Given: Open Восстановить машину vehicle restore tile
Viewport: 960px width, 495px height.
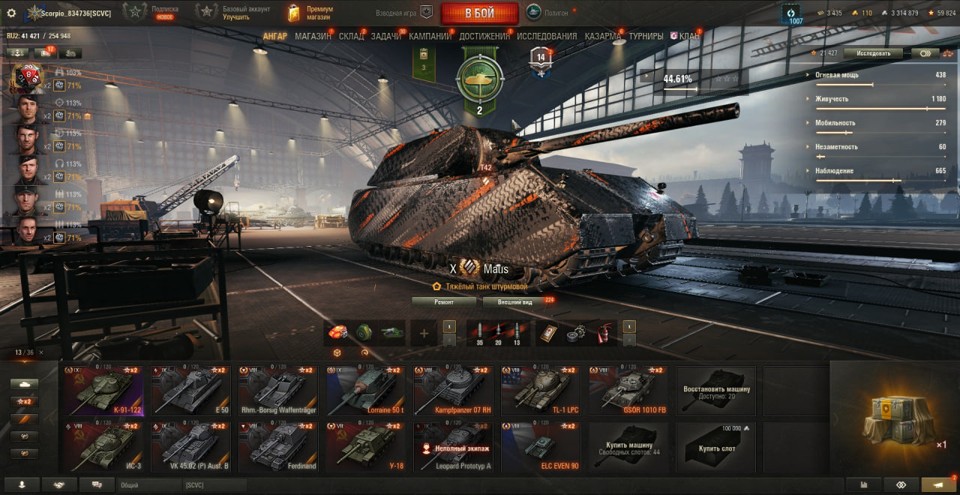Looking at the screenshot, I should pos(716,390).
